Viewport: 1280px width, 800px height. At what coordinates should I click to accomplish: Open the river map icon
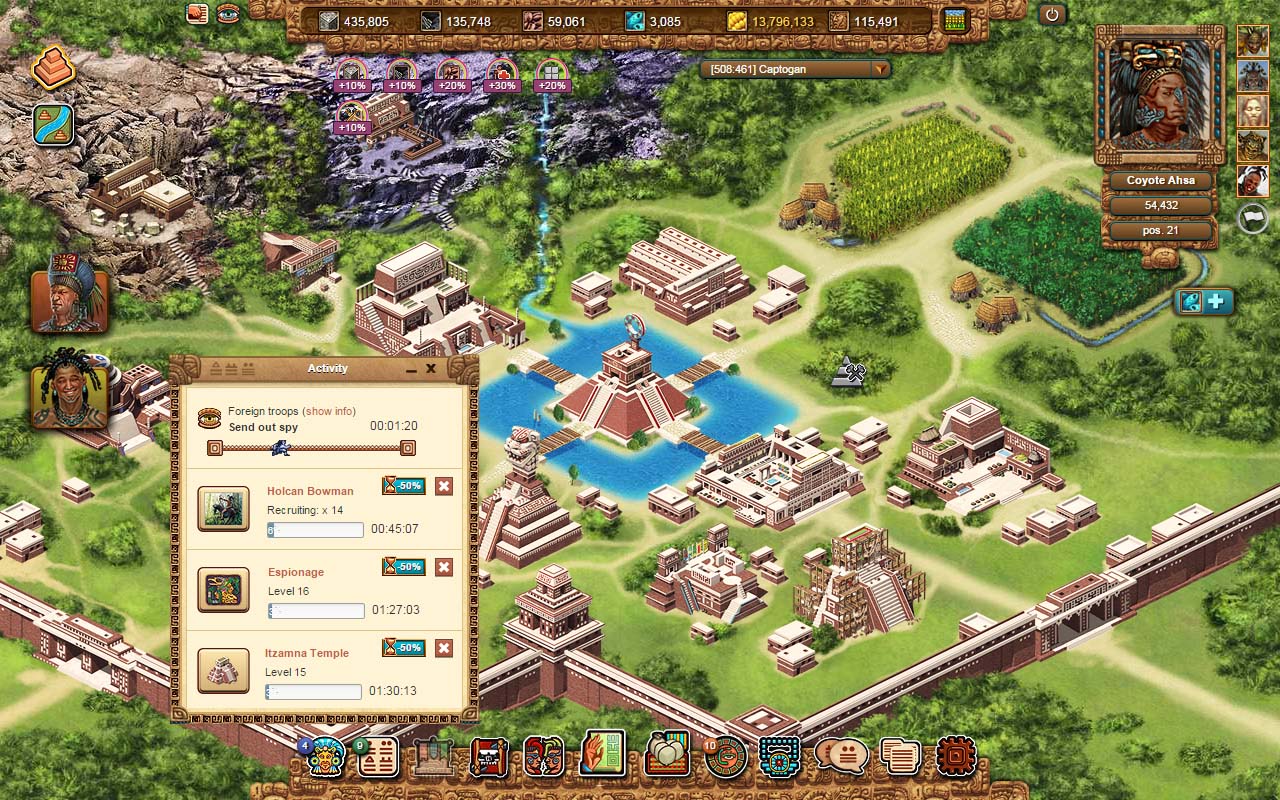click(53, 124)
